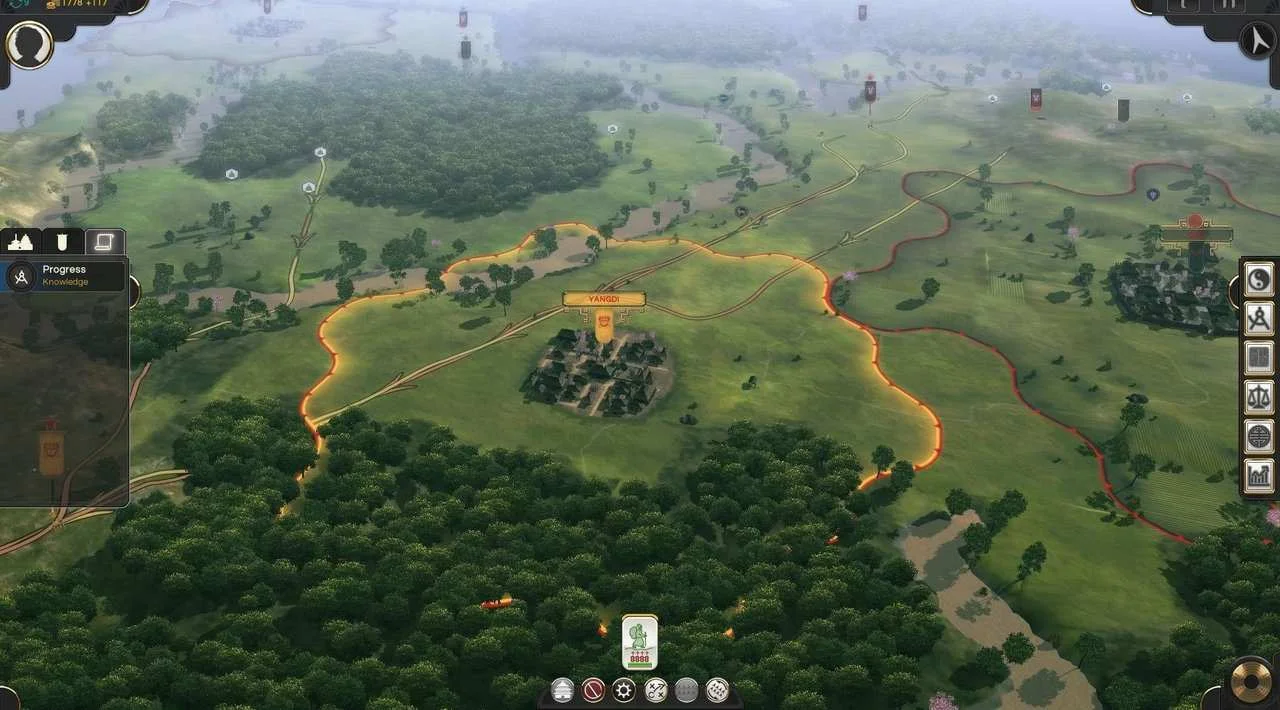Open the round ornamental symbol panel
The height and width of the screenshot is (710, 1280).
tap(1258, 437)
